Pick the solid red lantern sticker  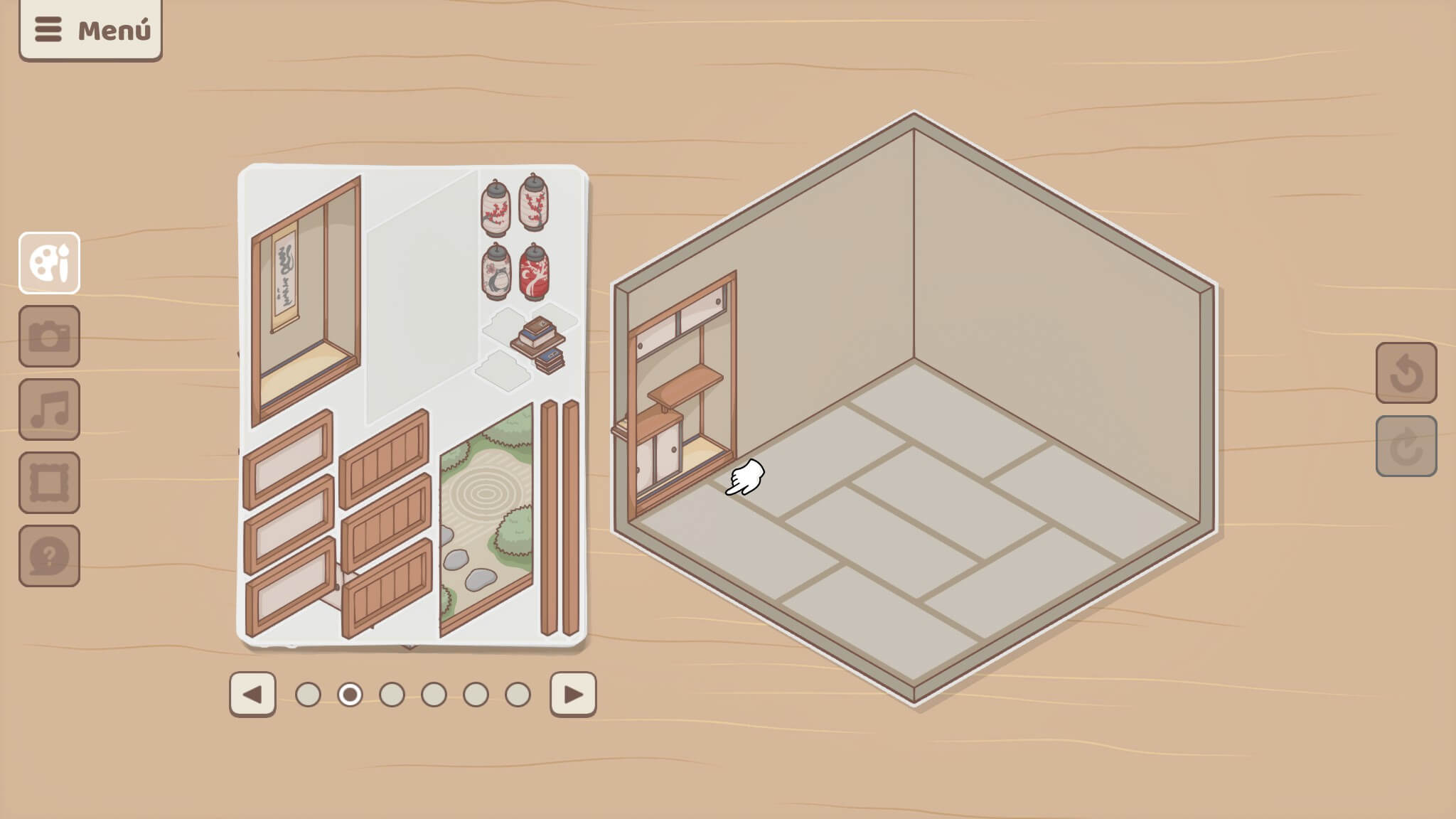point(534,272)
